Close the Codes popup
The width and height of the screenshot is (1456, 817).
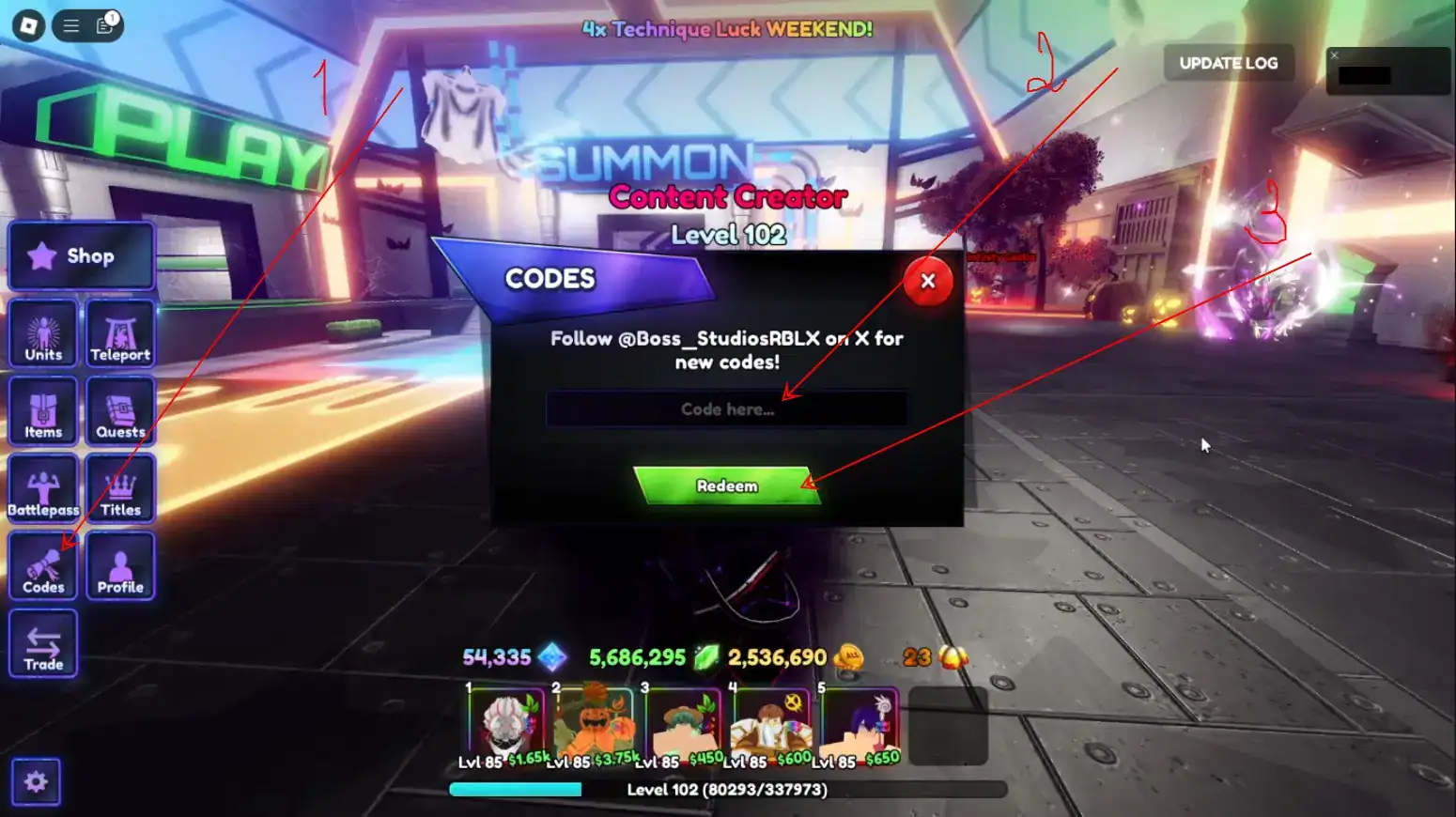pos(927,281)
